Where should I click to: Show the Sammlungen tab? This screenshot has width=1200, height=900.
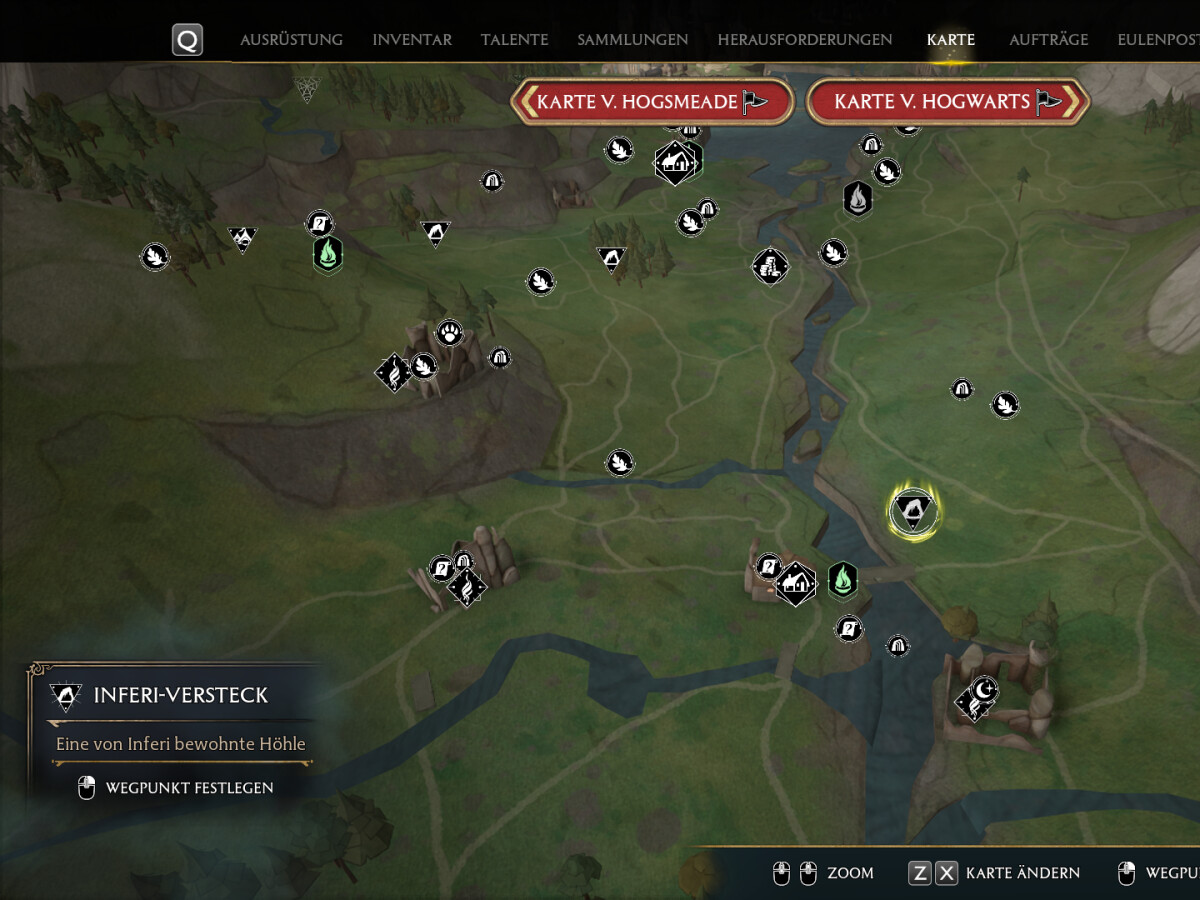point(632,40)
